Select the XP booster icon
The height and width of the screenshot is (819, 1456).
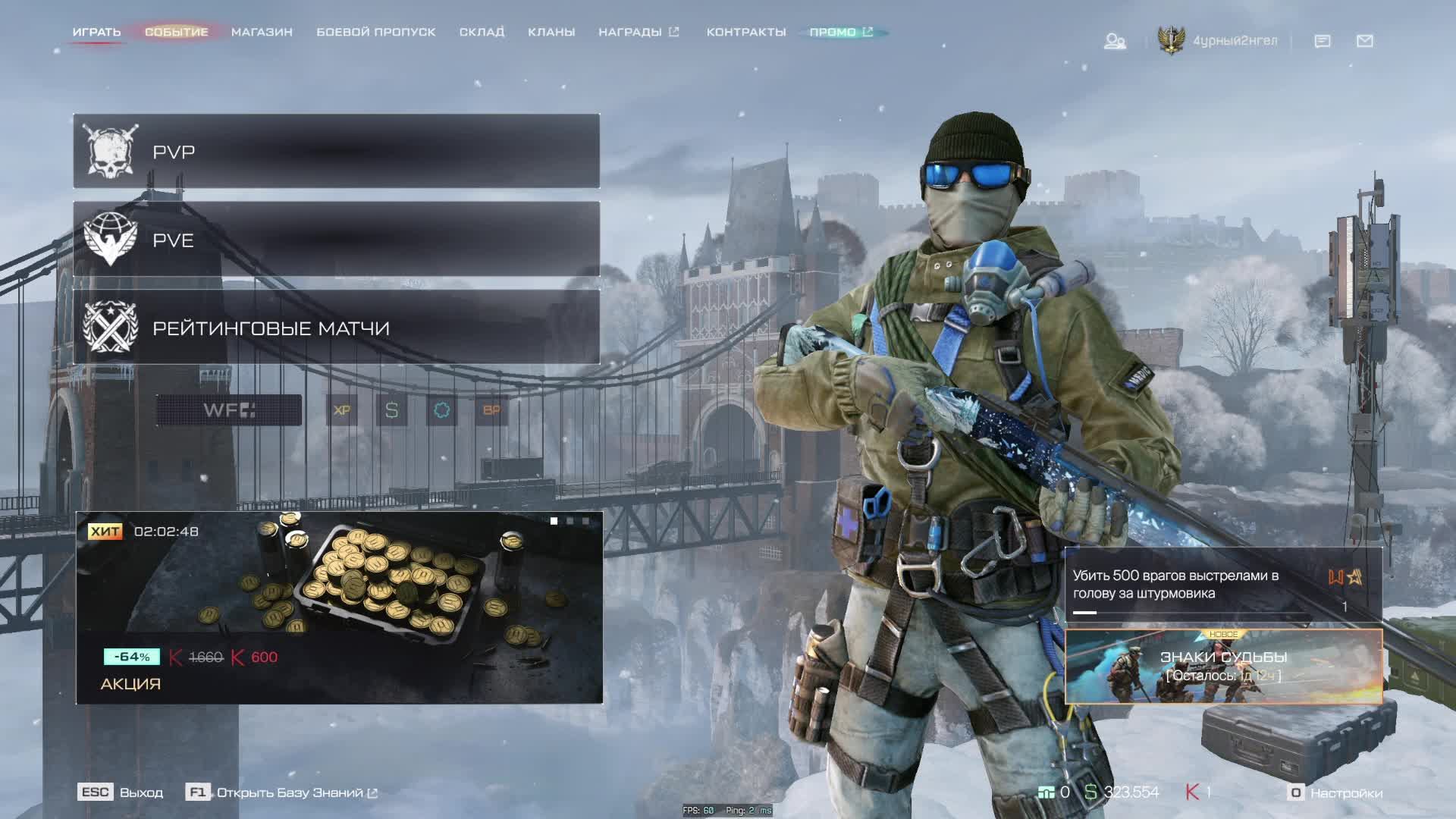342,410
